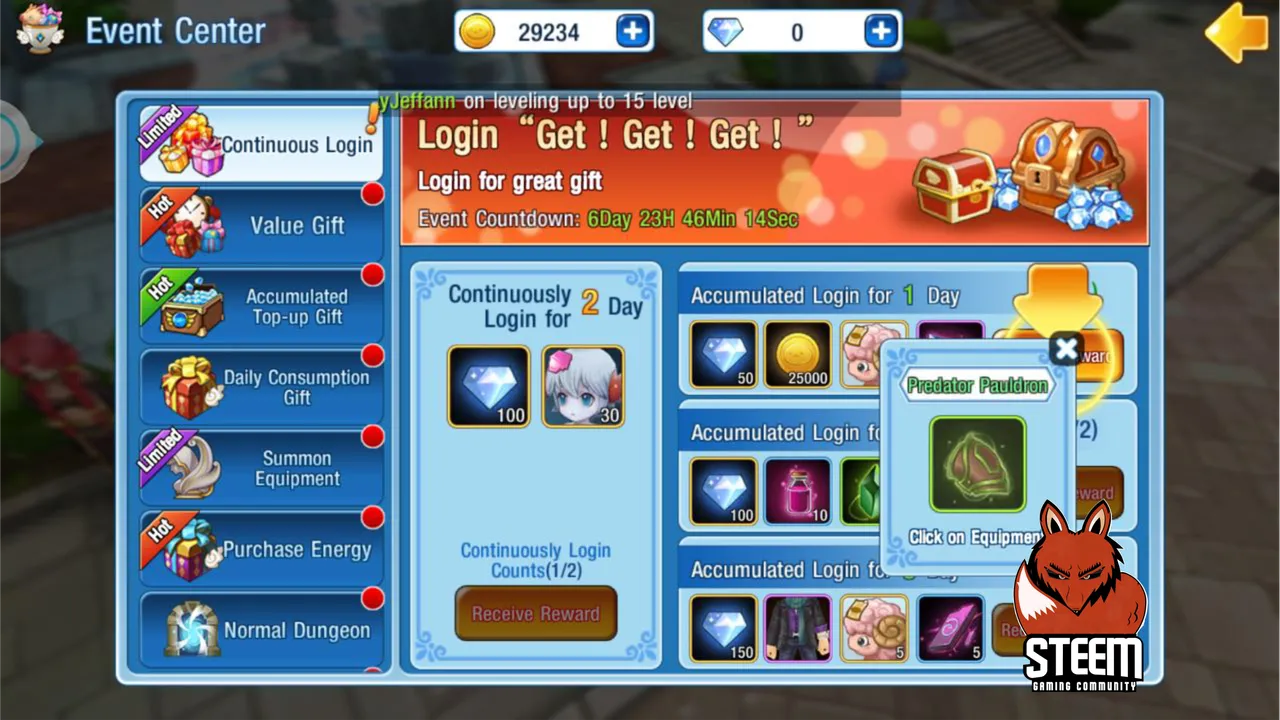Switch to Accumulated Top-up Gift tab
The width and height of the screenshot is (1280, 720).
click(x=262, y=306)
